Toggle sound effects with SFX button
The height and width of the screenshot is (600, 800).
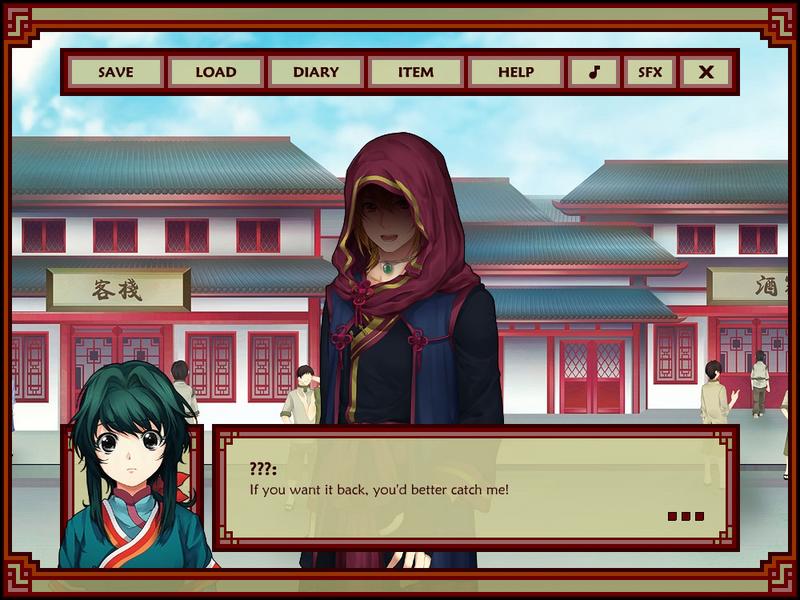point(650,72)
